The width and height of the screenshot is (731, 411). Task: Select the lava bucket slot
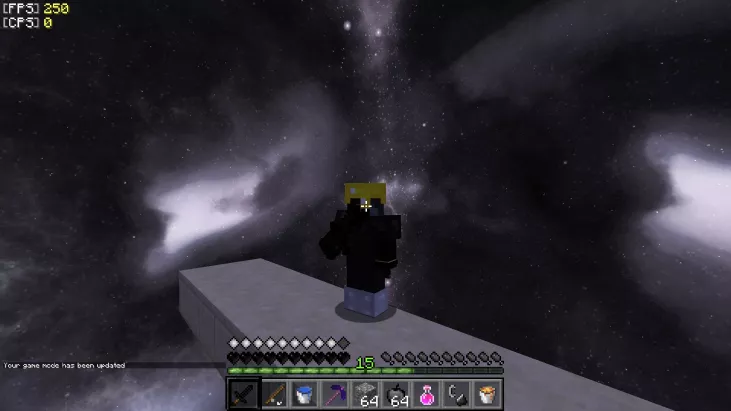(486, 394)
